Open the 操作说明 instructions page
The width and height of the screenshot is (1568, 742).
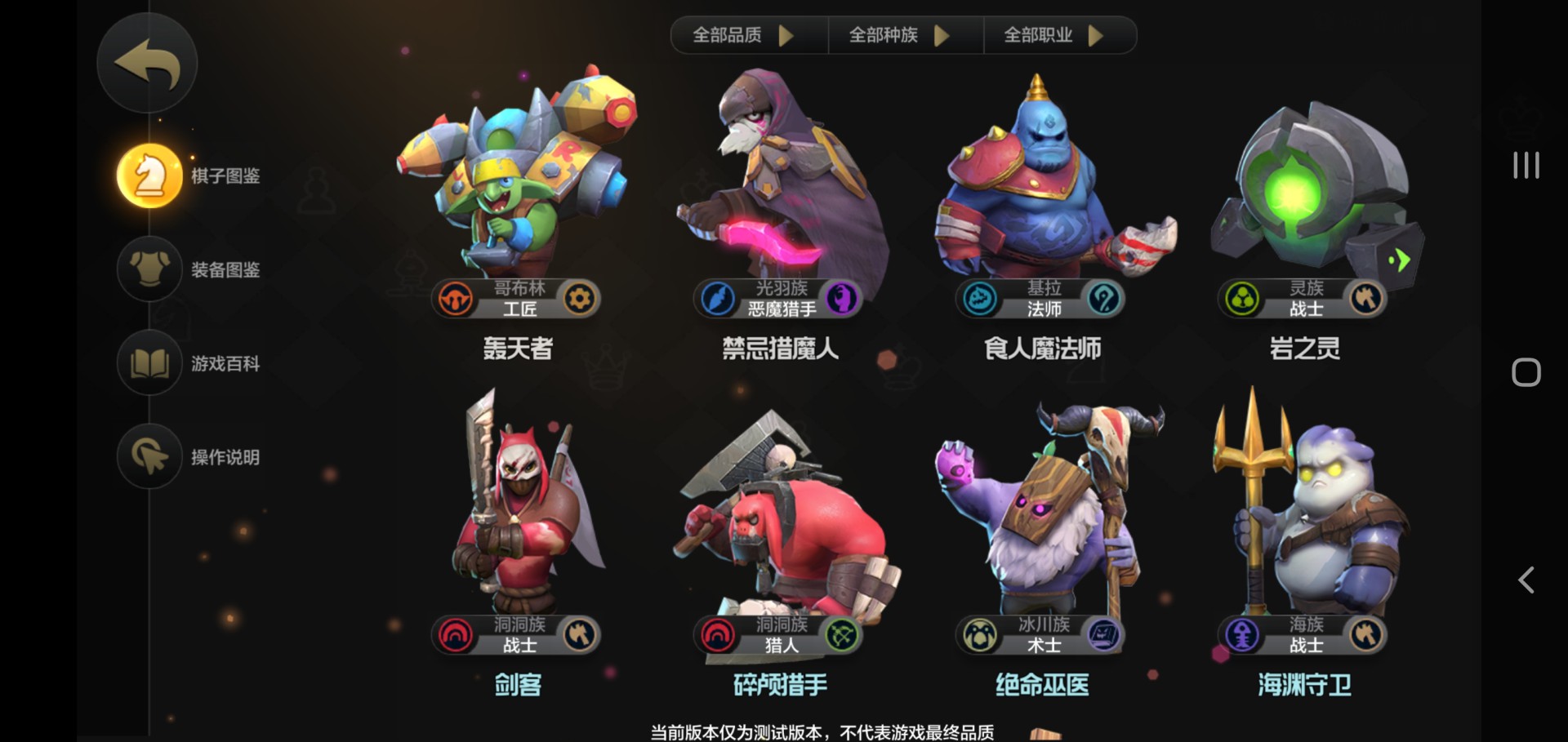(x=188, y=457)
